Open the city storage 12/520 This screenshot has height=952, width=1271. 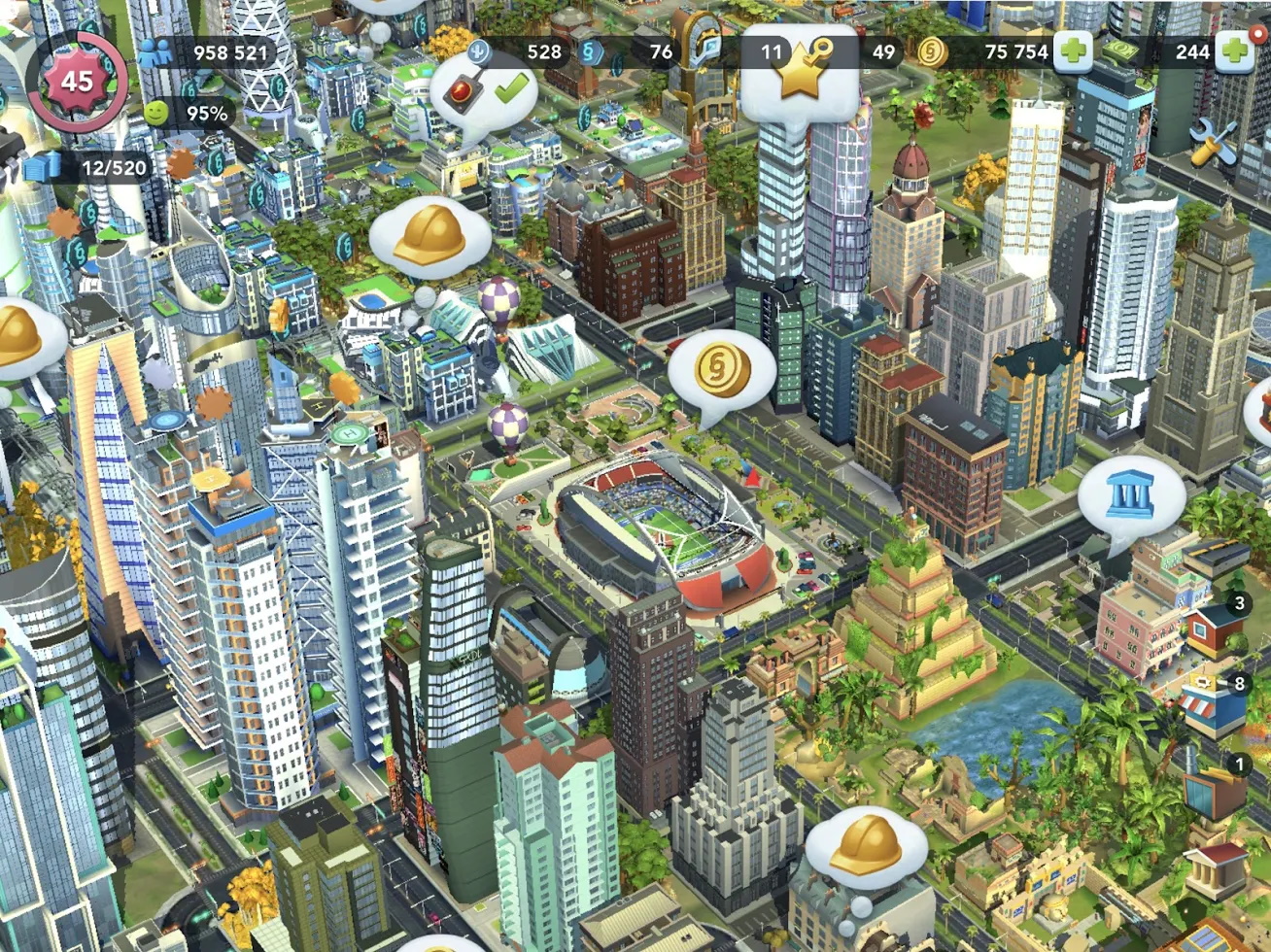tap(39, 167)
